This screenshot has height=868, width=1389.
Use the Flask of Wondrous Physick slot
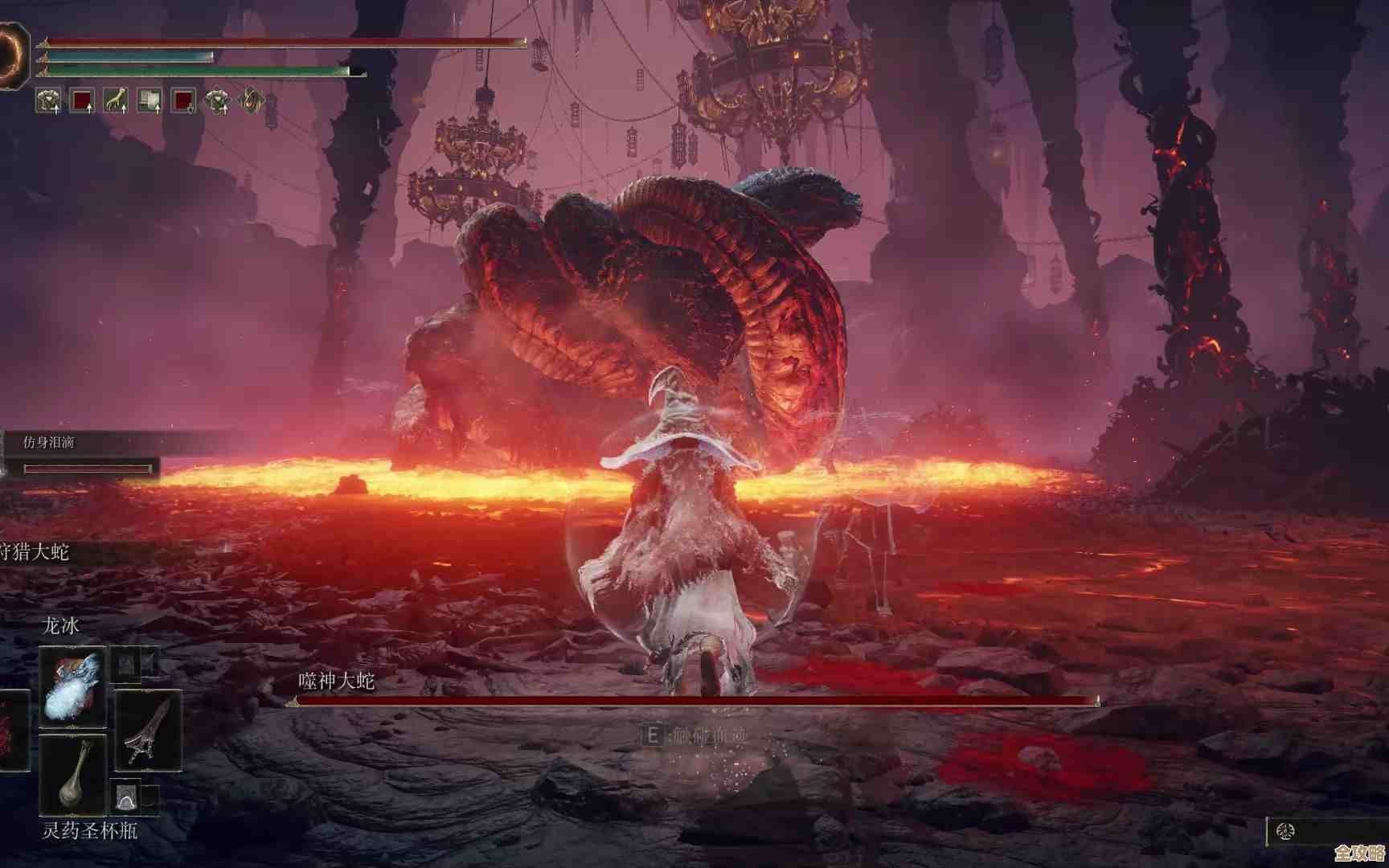(72, 774)
